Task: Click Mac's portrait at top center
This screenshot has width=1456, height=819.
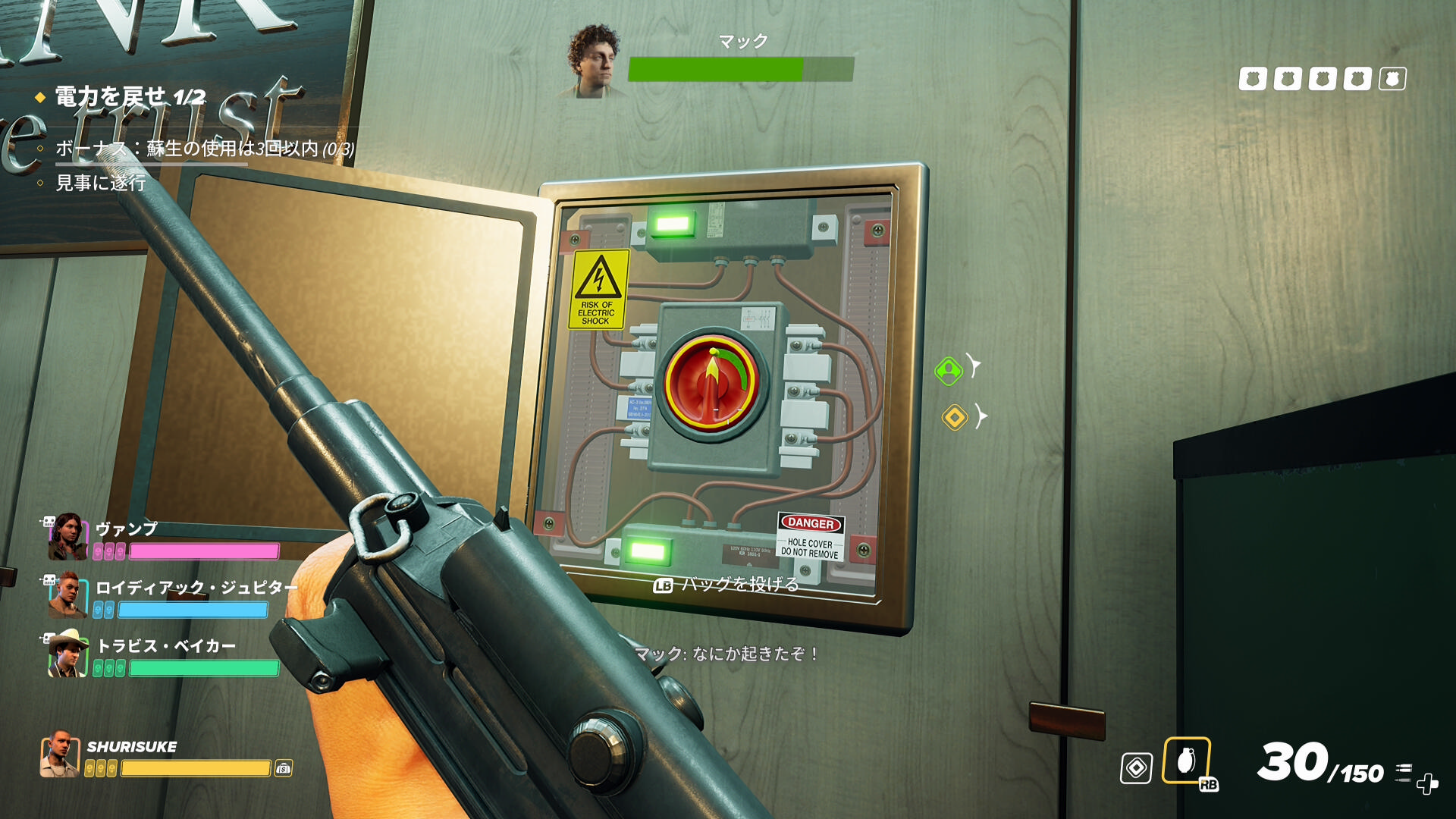Action: click(595, 62)
